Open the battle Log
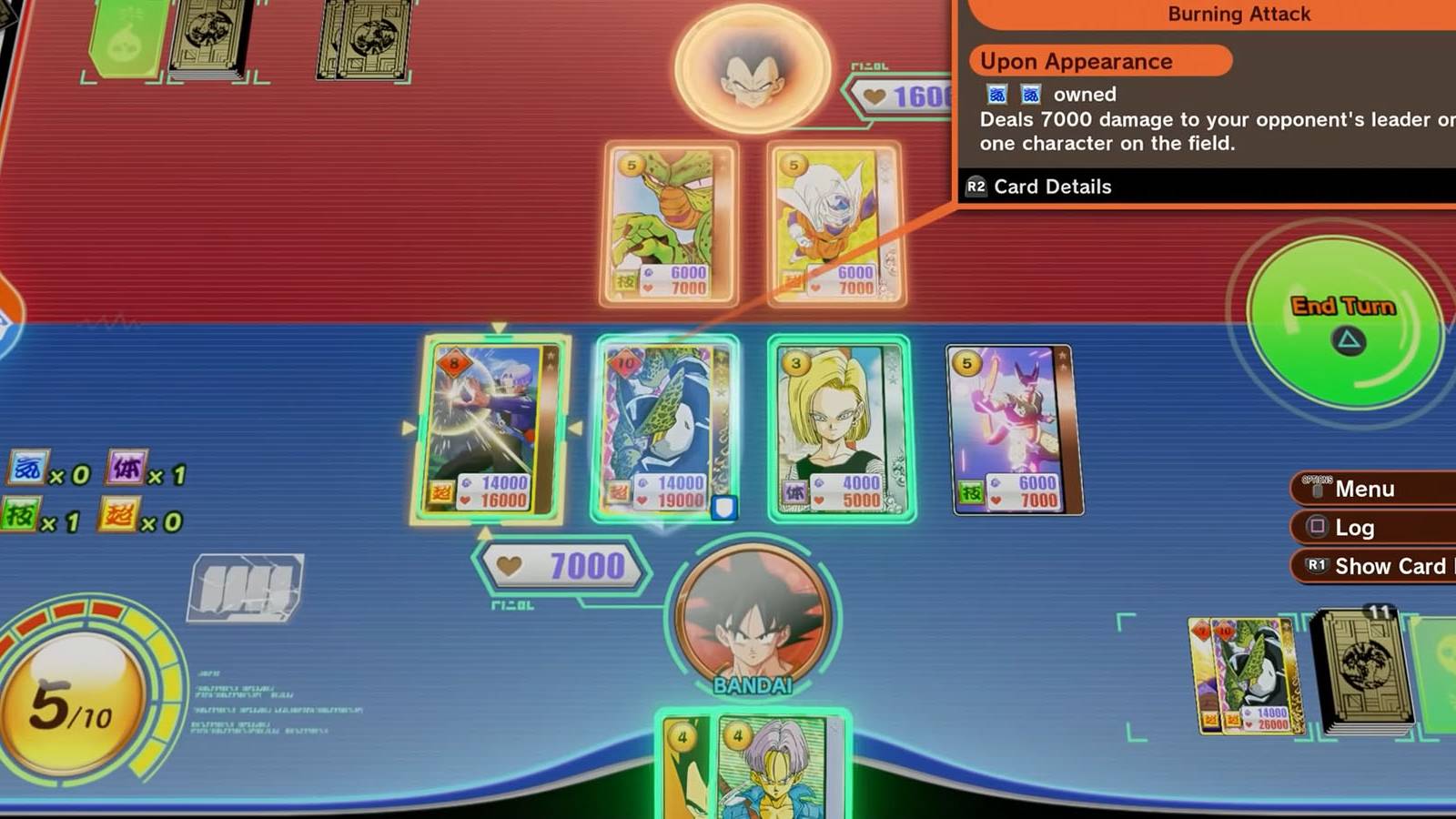This screenshot has height=819, width=1456. click(1365, 528)
